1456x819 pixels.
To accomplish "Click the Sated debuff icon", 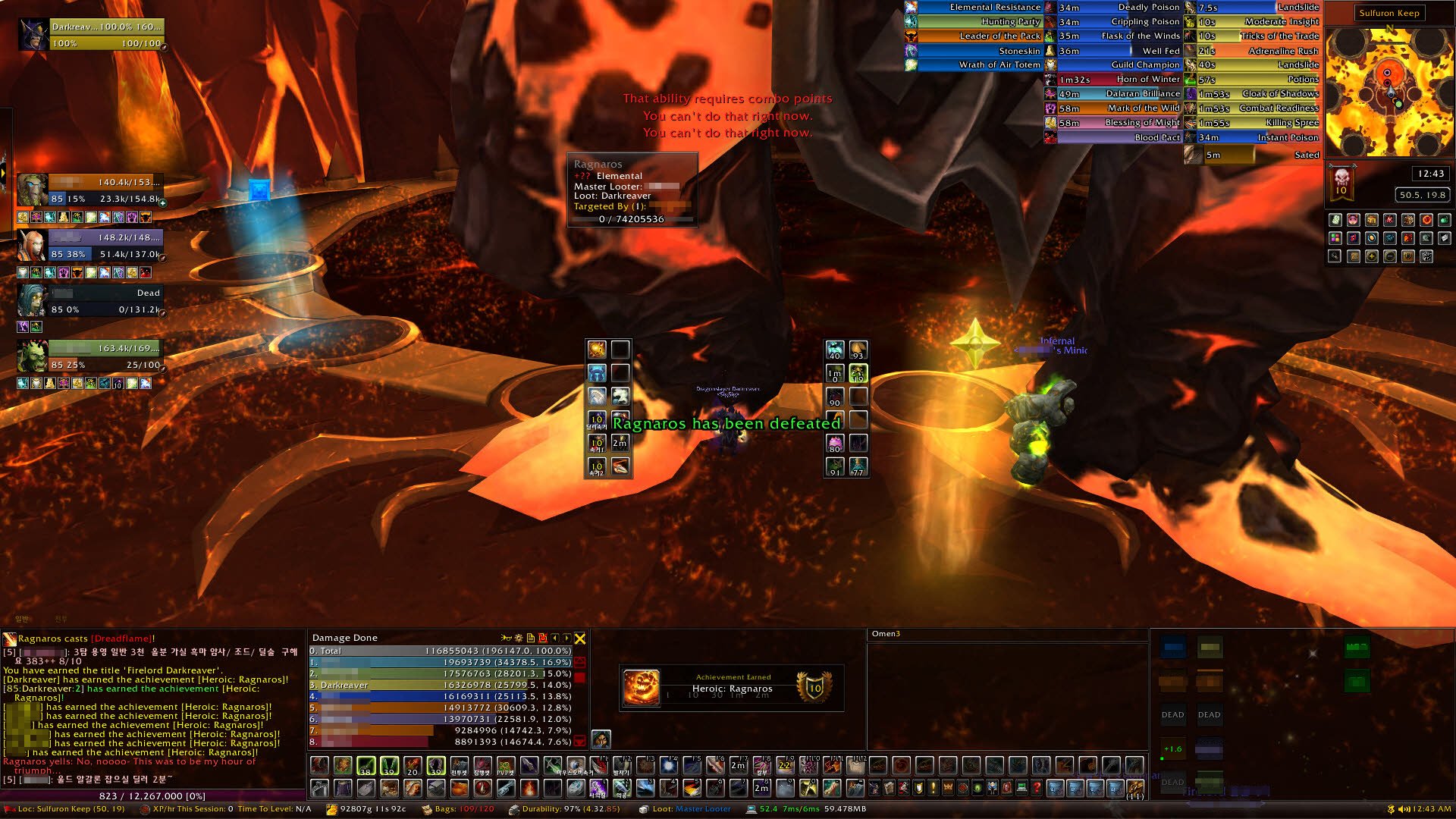I will 1193,155.
